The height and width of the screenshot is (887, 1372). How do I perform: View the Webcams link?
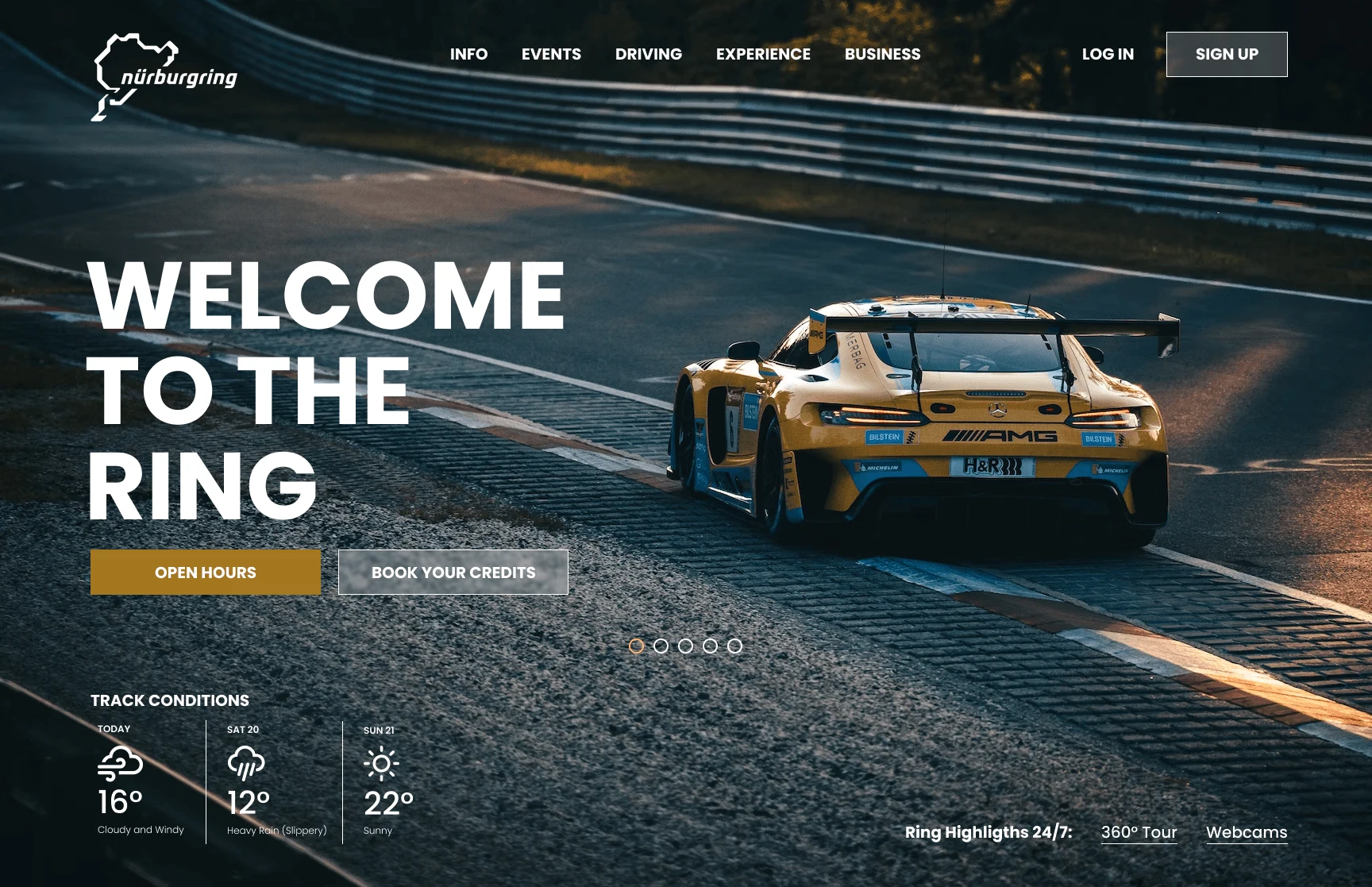pyautogui.click(x=1247, y=832)
